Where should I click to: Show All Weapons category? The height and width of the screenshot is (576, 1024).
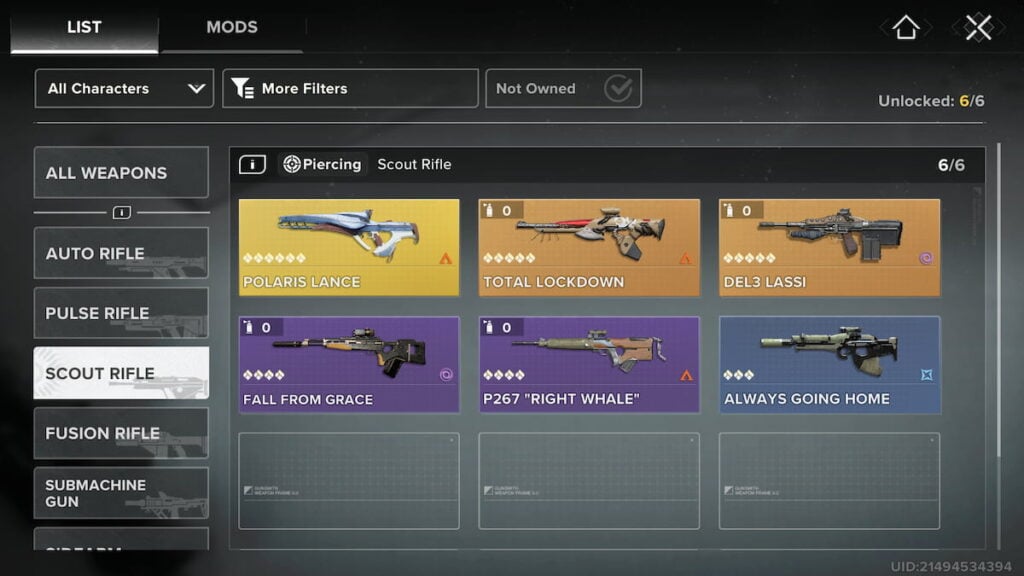click(121, 173)
